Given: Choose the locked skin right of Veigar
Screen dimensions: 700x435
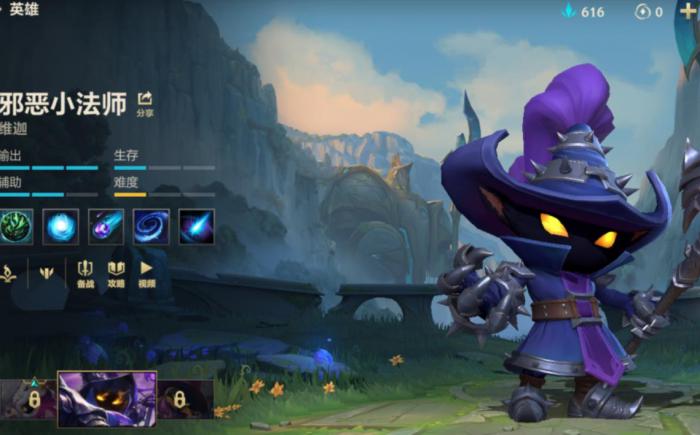Looking at the screenshot, I should tap(180, 399).
